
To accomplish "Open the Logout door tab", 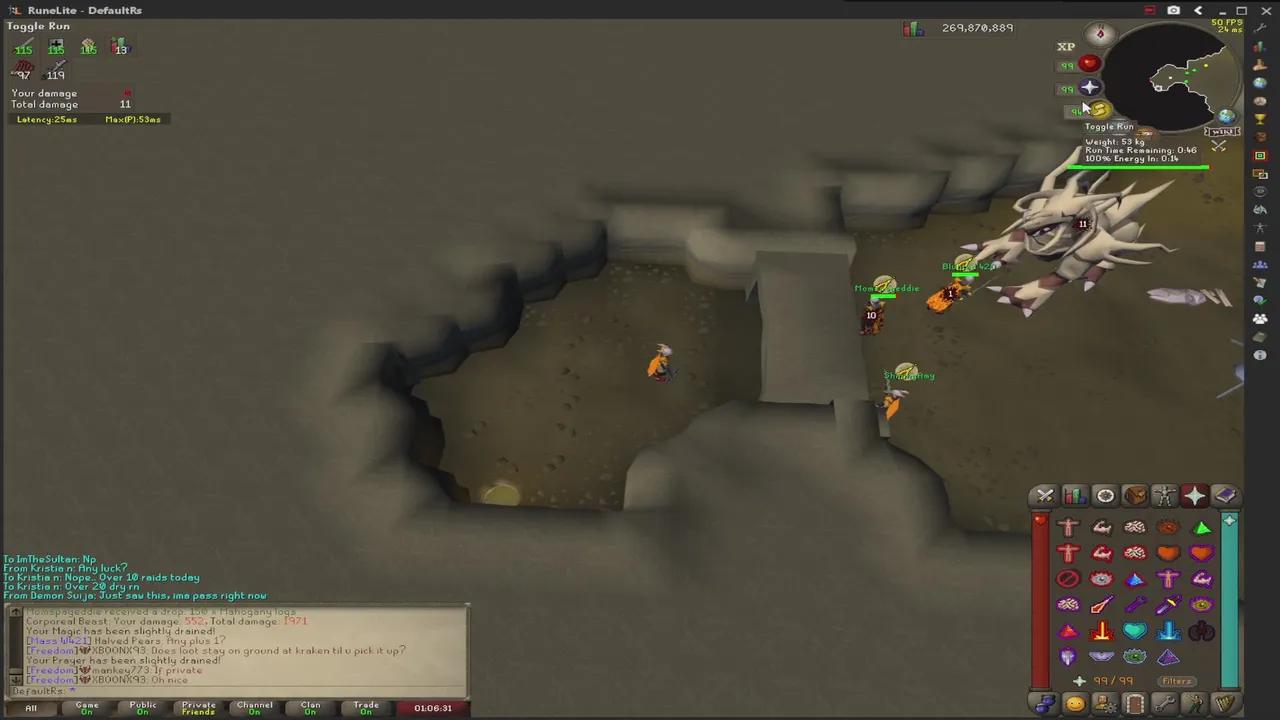I will [1135, 704].
